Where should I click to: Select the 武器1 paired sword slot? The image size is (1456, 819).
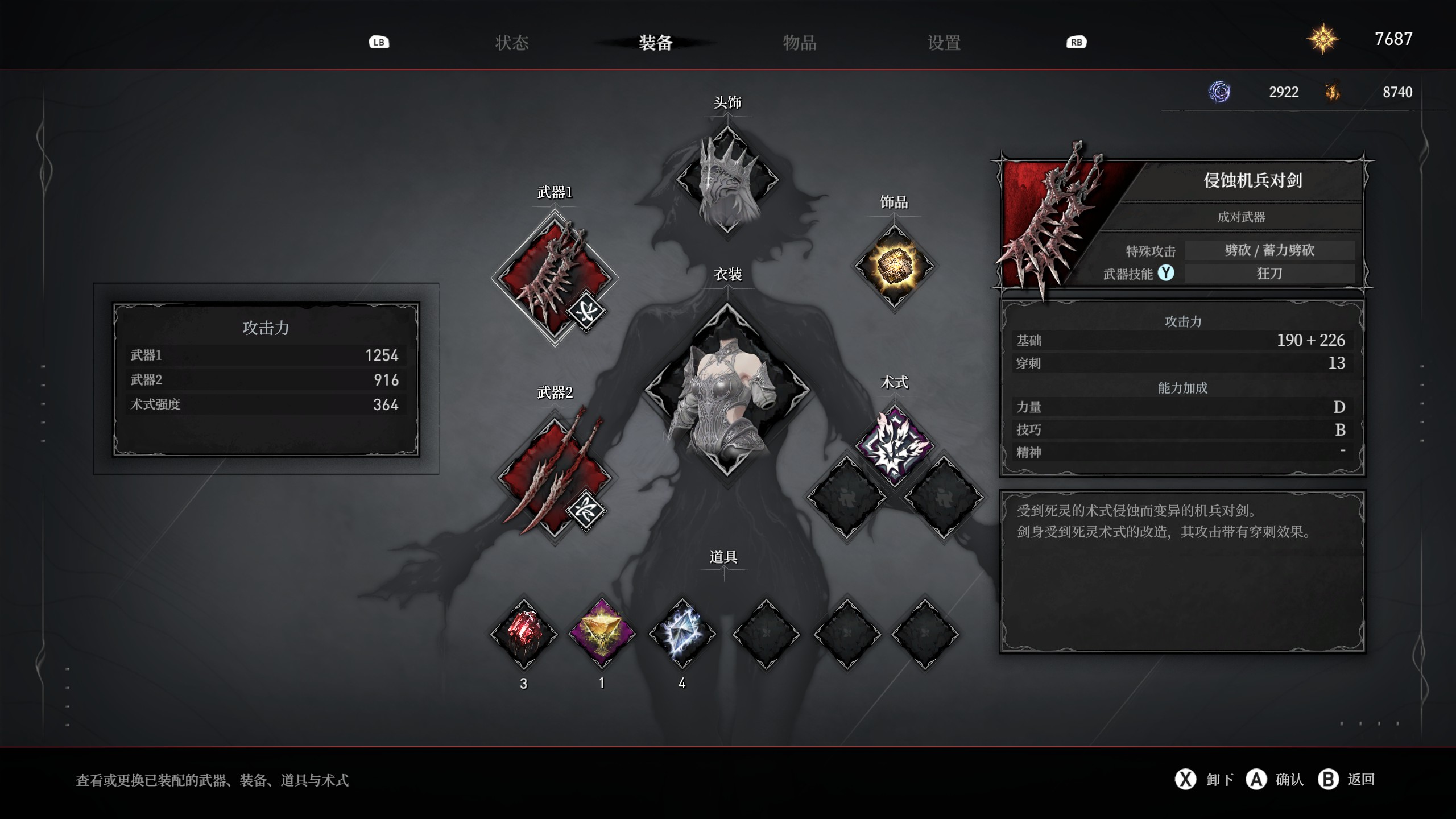point(553,278)
